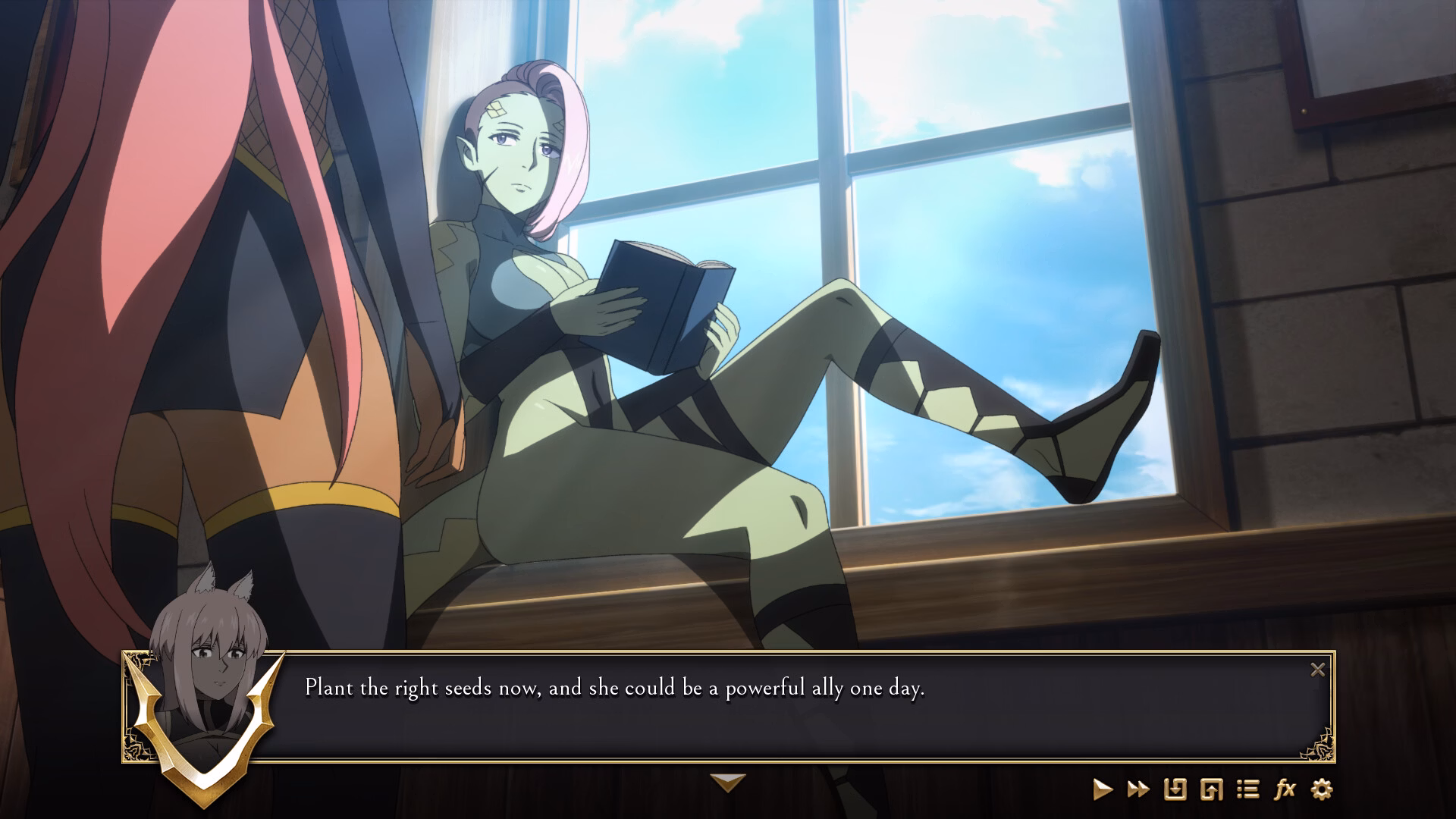Select the auto-play triangle icon
1456x819 pixels.
pyautogui.click(x=1104, y=789)
